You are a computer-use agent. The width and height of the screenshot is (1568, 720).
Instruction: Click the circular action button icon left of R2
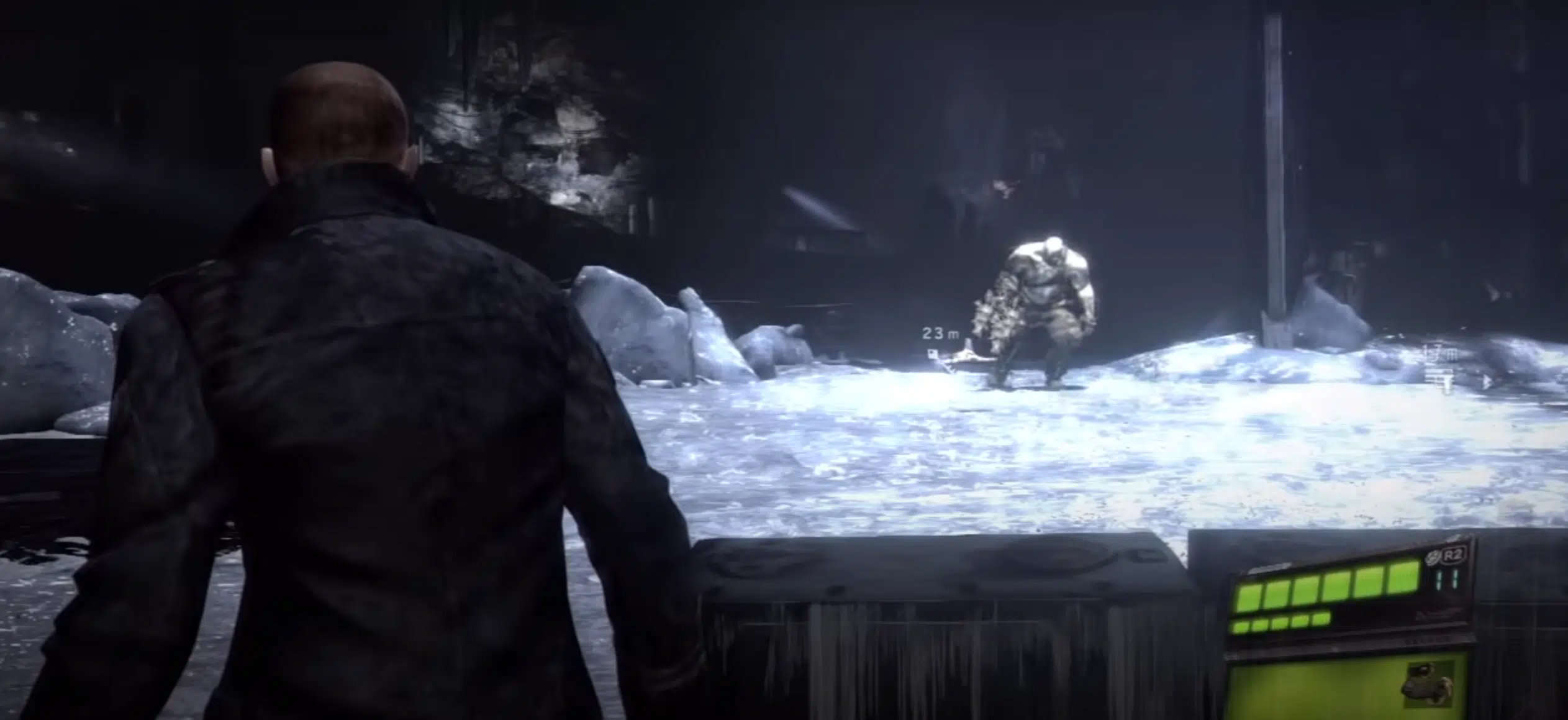1433,555
